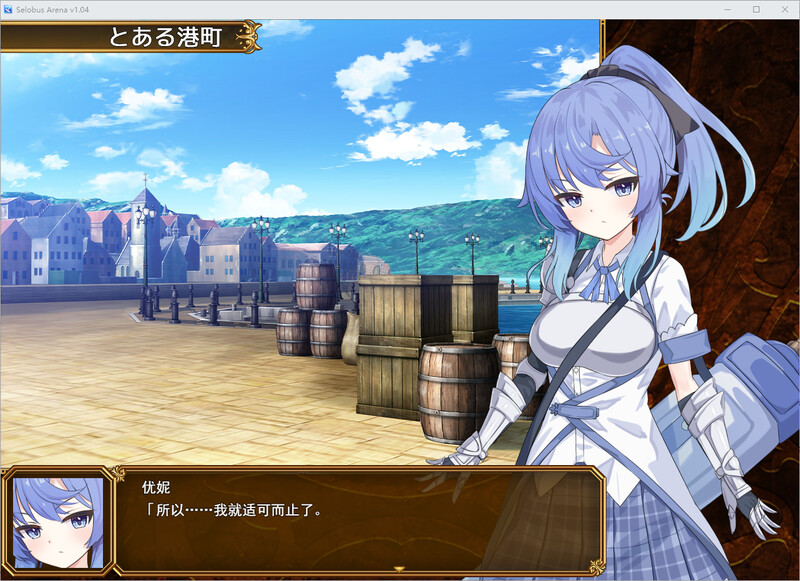Minimize the game window
Image resolution: width=800 pixels, height=581 pixels.
728,9
